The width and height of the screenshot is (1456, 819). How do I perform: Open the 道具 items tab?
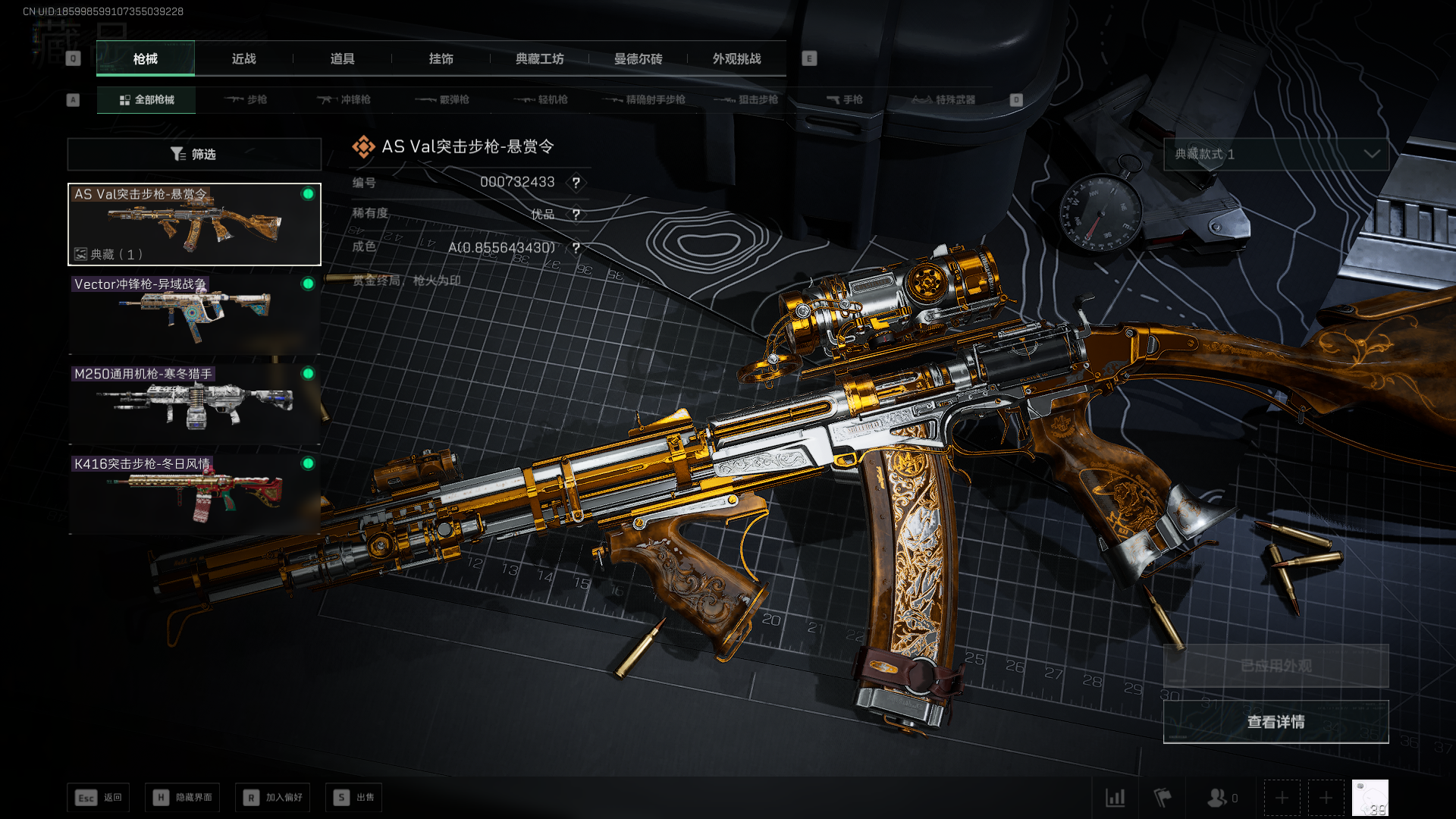pyautogui.click(x=342, y=59)
